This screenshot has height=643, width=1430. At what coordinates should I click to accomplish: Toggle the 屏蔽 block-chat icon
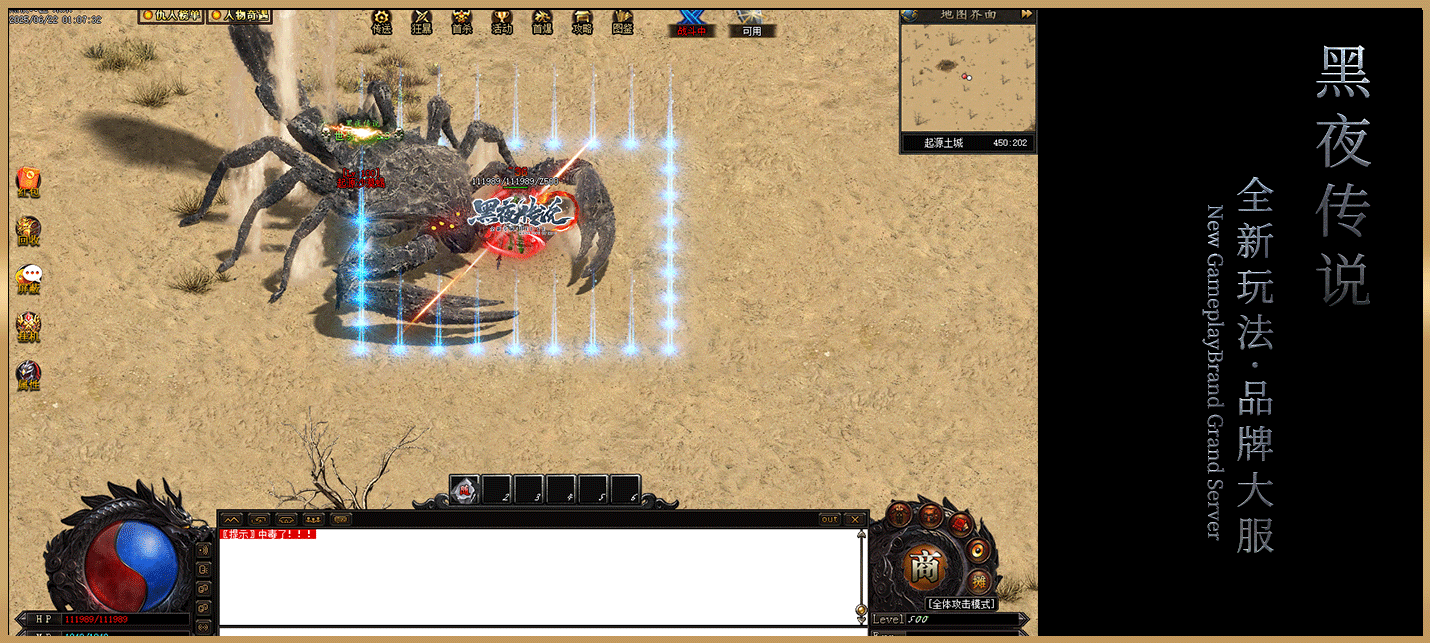[x=29, y=278]
